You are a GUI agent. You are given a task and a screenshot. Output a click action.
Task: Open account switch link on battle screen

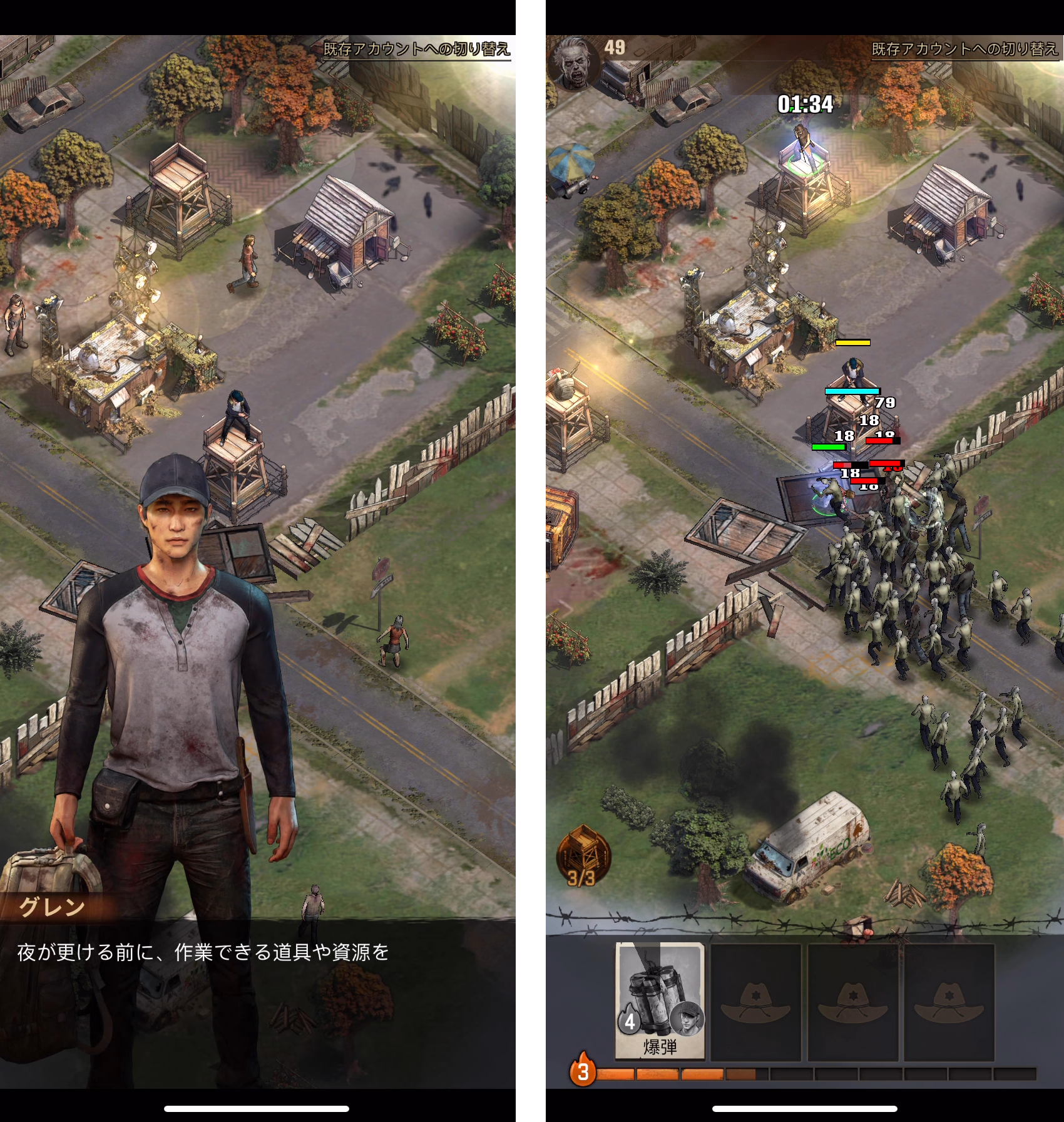pyautogui.click(x=964, y=49)
